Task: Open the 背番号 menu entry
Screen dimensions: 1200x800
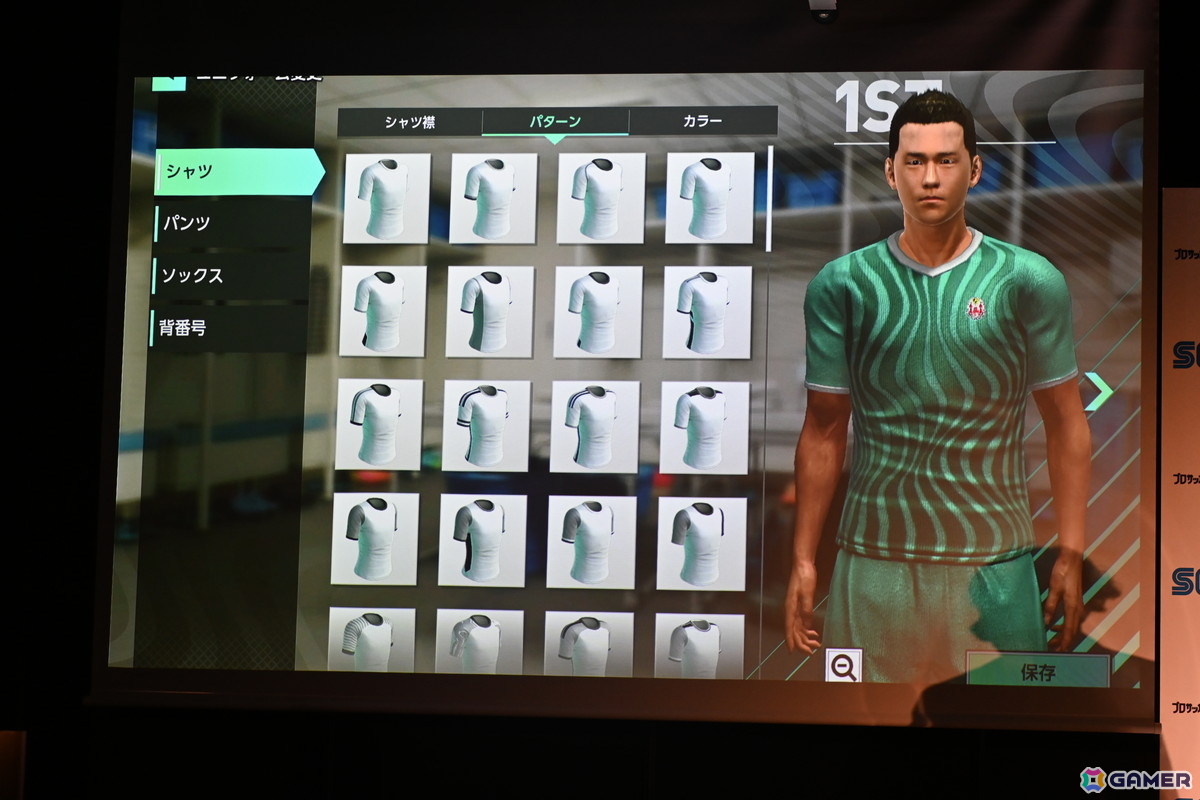Action: [228, 327]
